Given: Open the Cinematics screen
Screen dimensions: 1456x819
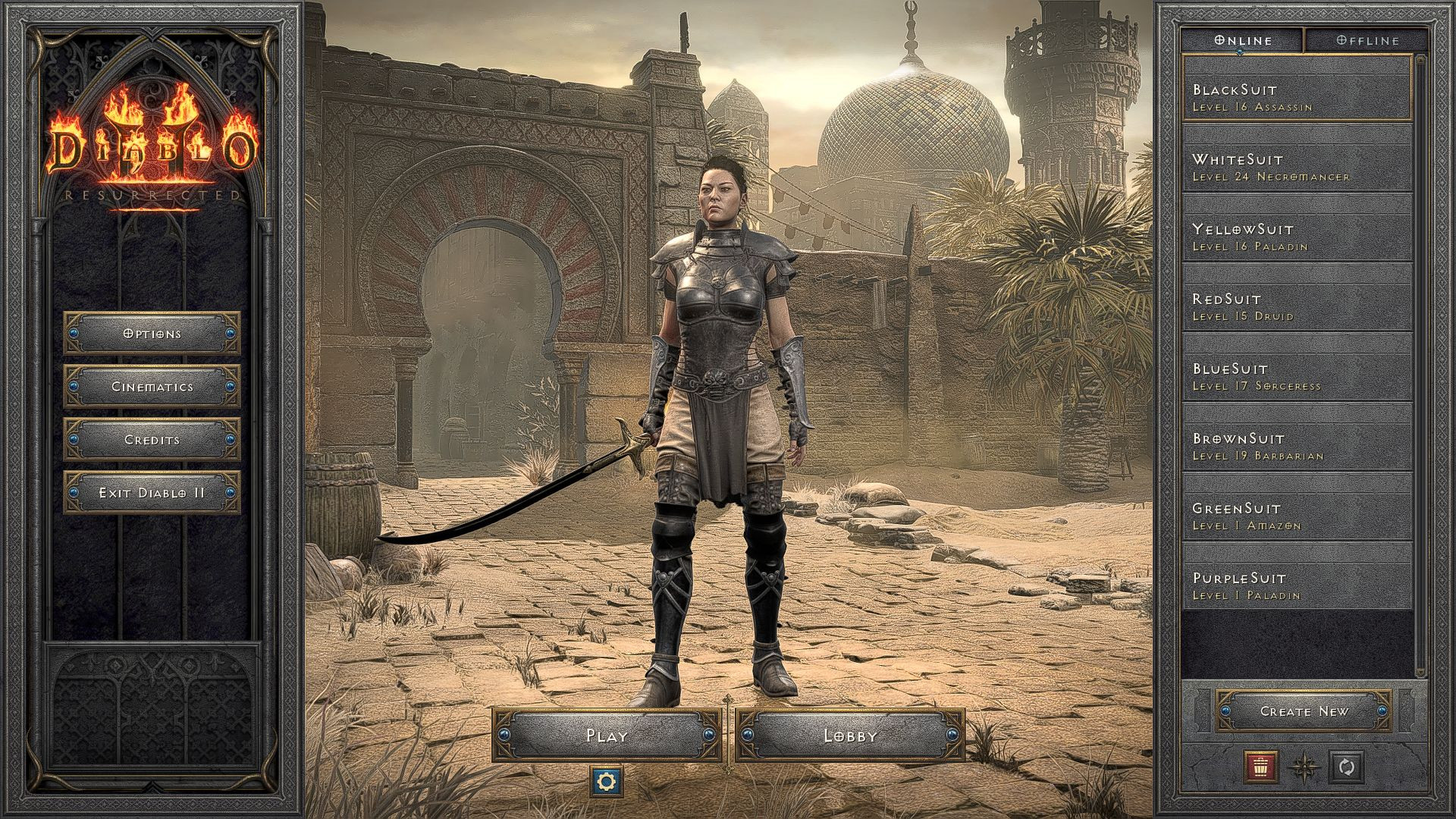Looking at the screenshot, I should 151,386.
